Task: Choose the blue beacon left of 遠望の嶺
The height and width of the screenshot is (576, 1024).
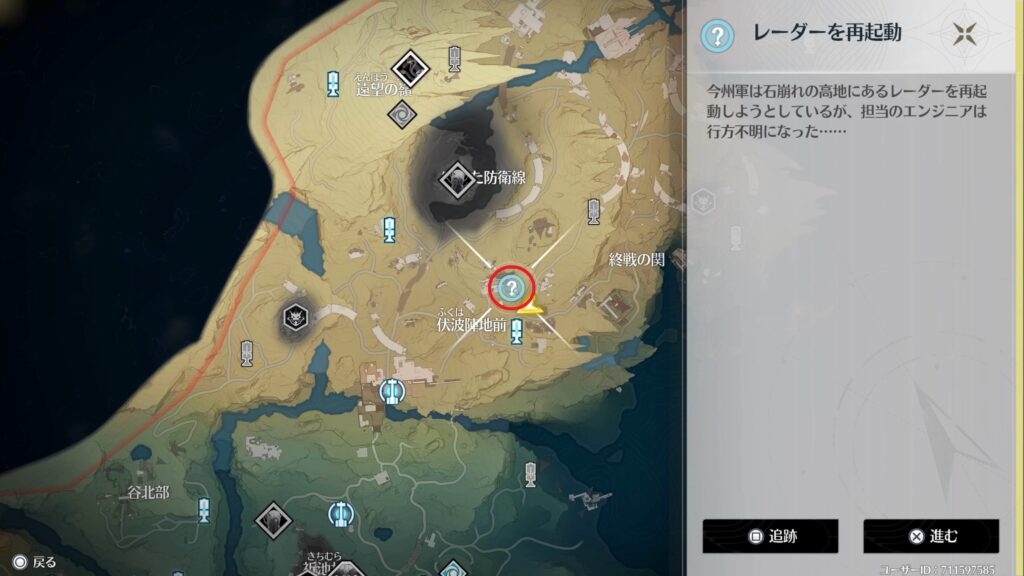Action: 333,83
